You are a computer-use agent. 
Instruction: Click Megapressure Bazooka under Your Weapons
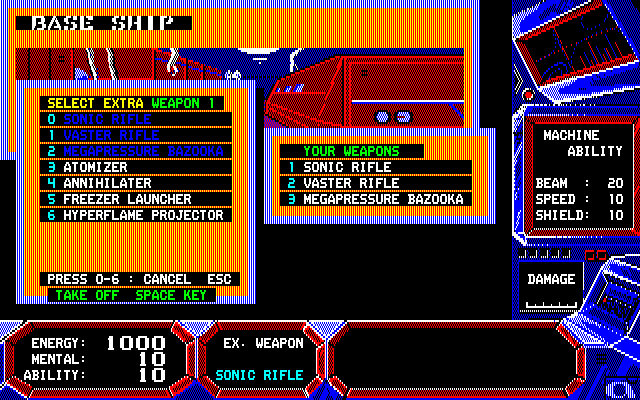click(x=383, y=199)
